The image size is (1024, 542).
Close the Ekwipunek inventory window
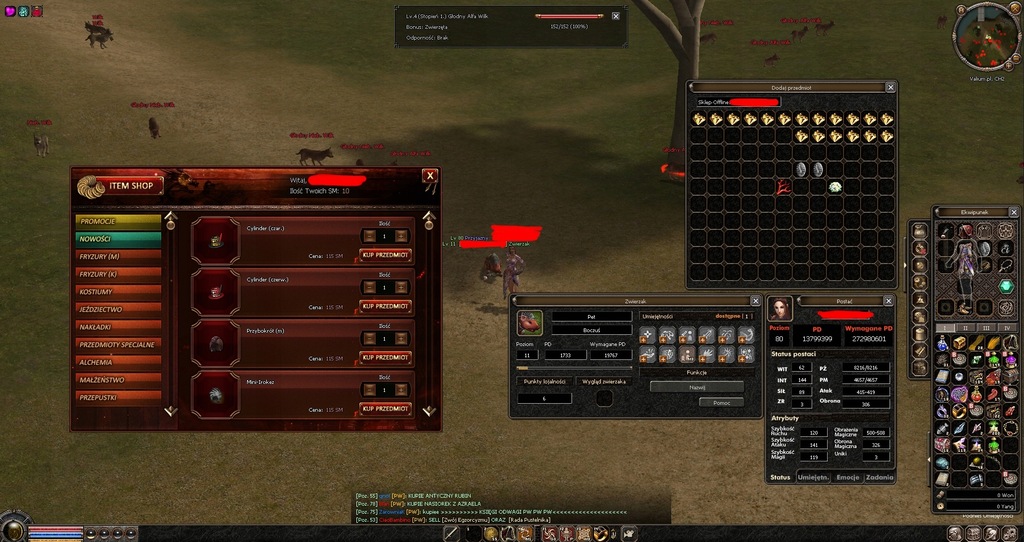(x=1013, y=212)
